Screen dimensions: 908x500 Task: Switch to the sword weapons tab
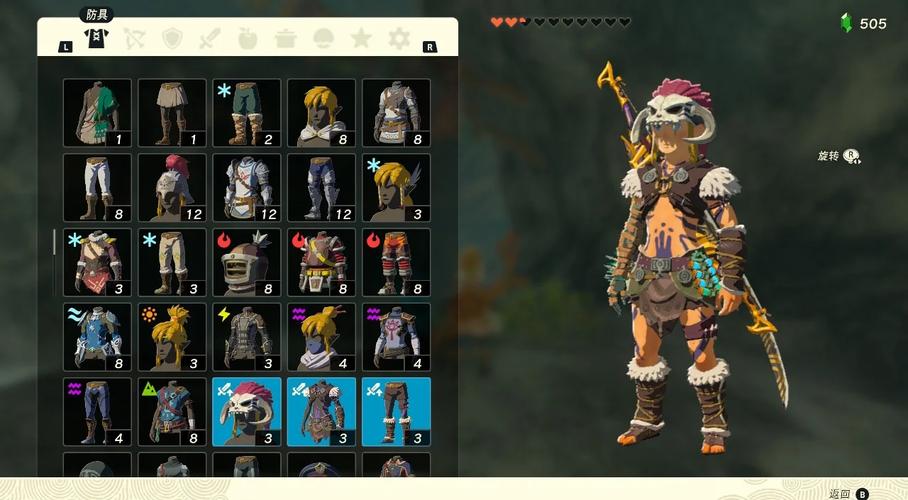coord(210,39)
